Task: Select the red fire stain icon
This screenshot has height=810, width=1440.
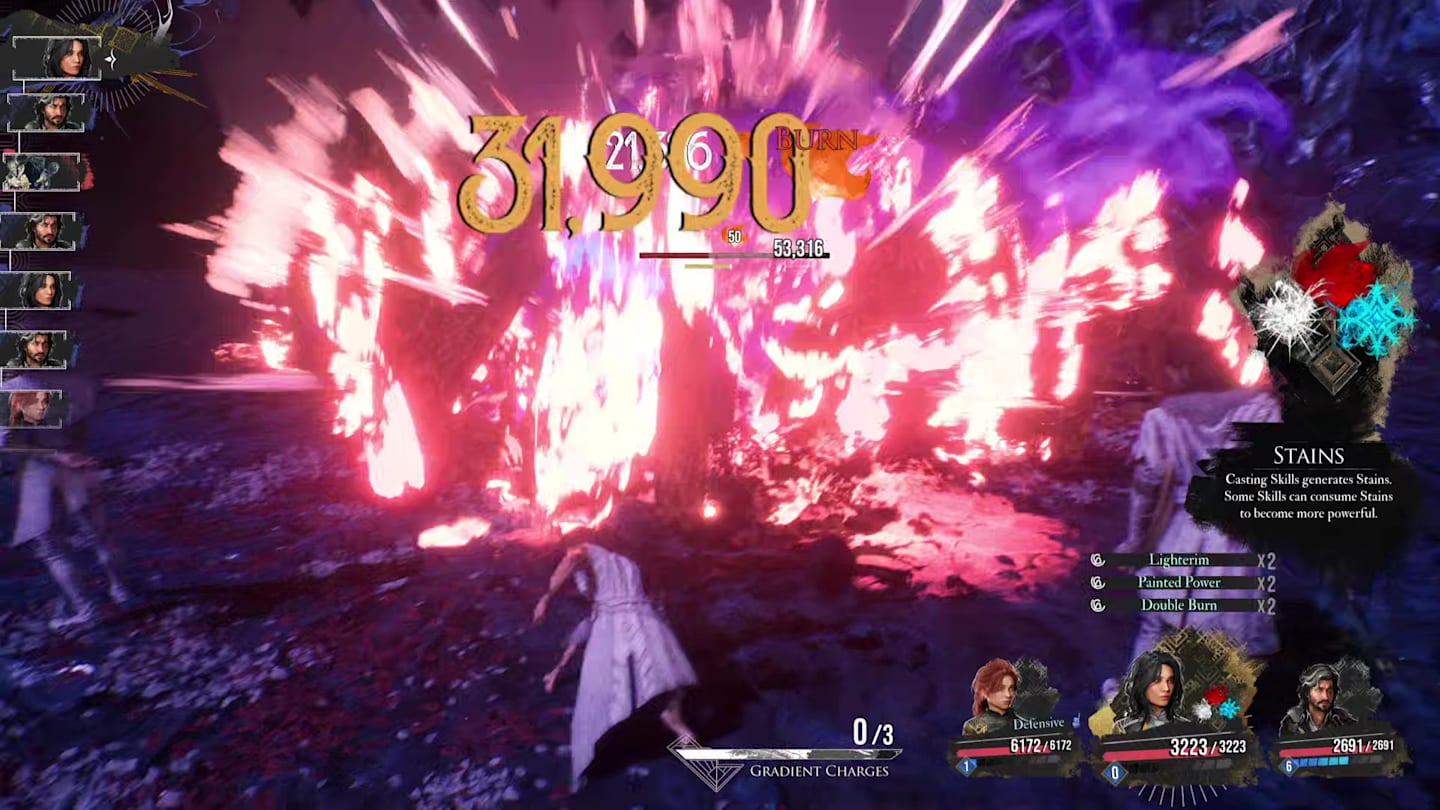Action: [1333, 270]
